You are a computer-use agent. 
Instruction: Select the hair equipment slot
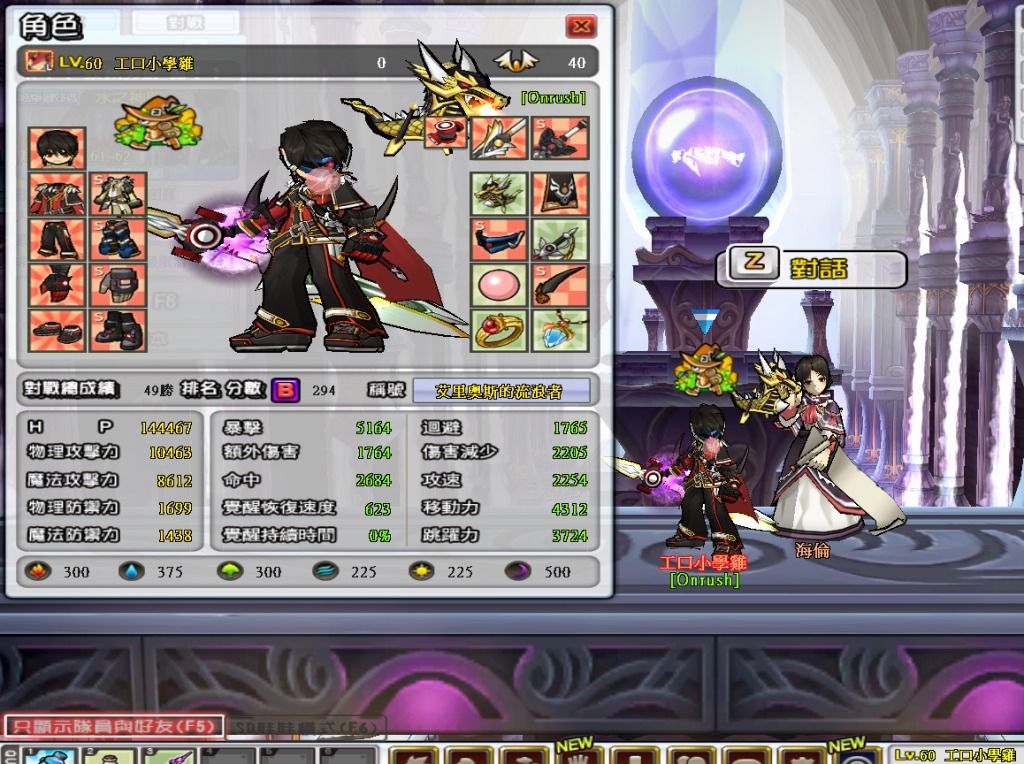click(57, 149)
